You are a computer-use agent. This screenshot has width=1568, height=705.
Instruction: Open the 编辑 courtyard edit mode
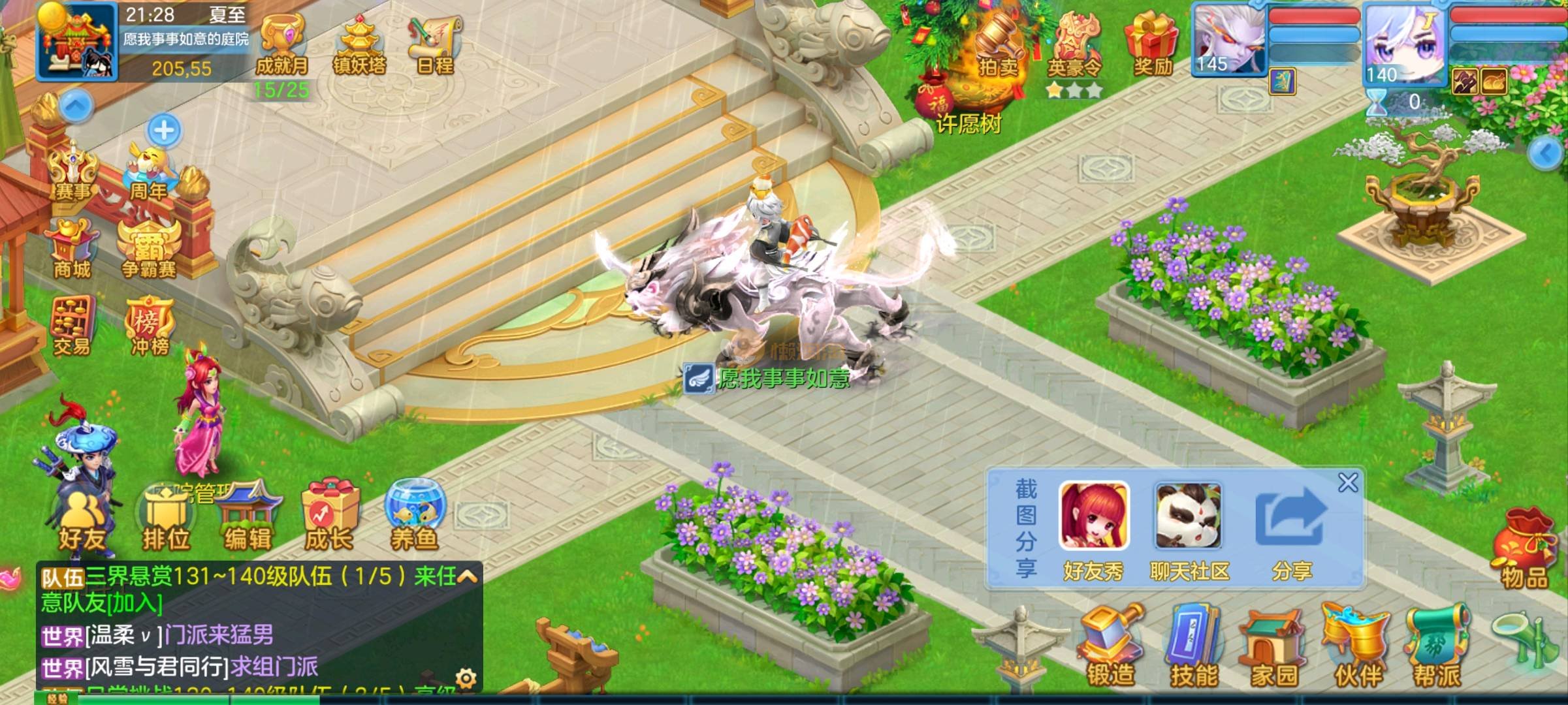pyautogui.click(x=248, y=520)
